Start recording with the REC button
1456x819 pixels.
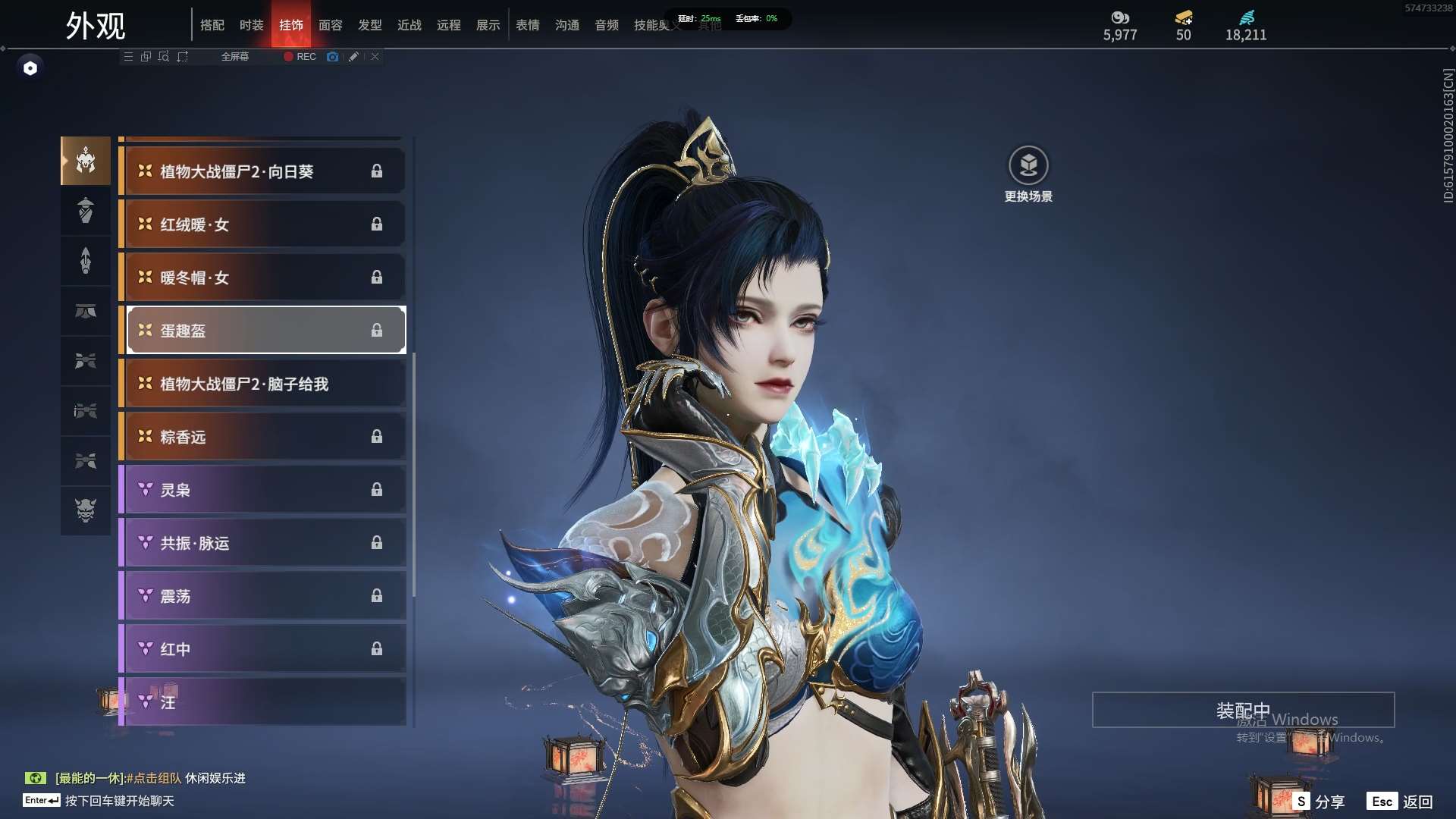300,57
